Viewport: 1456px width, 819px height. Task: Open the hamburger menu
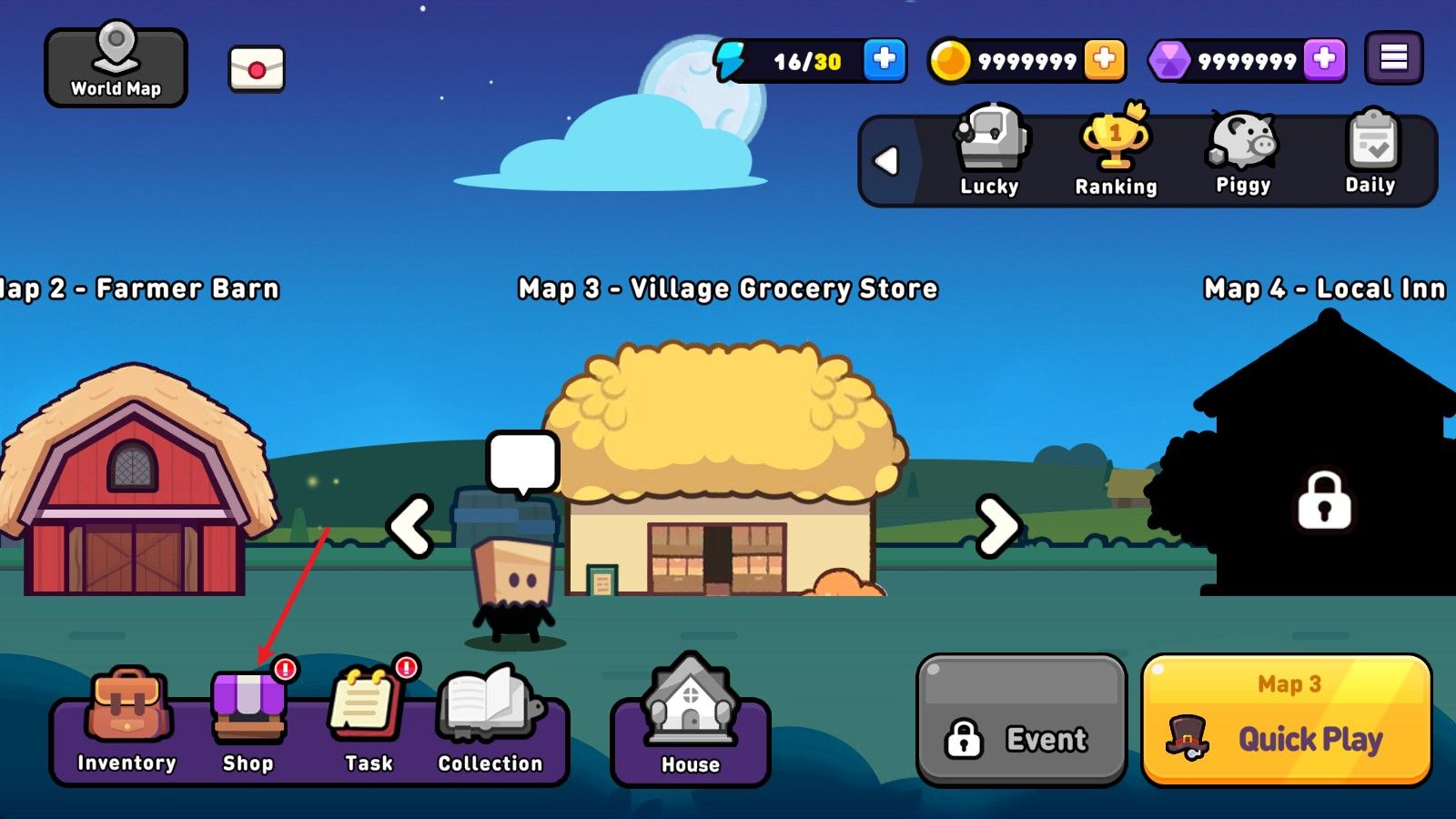pos(1393,58)
